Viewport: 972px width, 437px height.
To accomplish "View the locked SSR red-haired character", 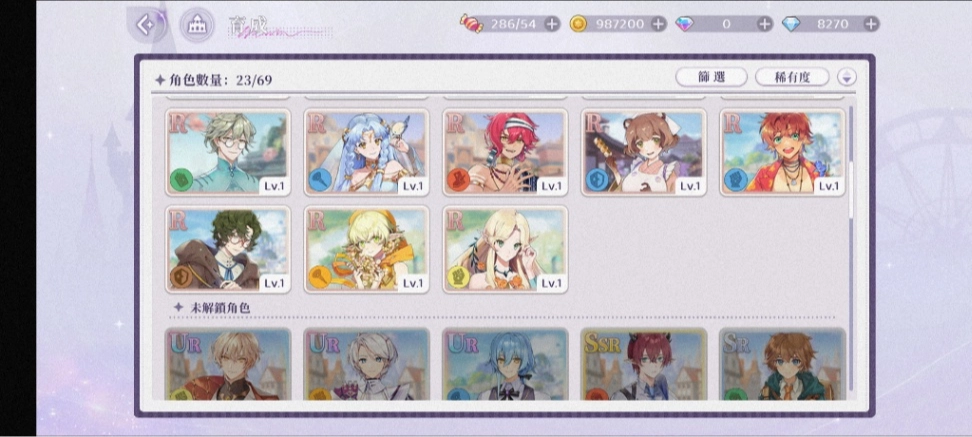I will tap(644, 365).
